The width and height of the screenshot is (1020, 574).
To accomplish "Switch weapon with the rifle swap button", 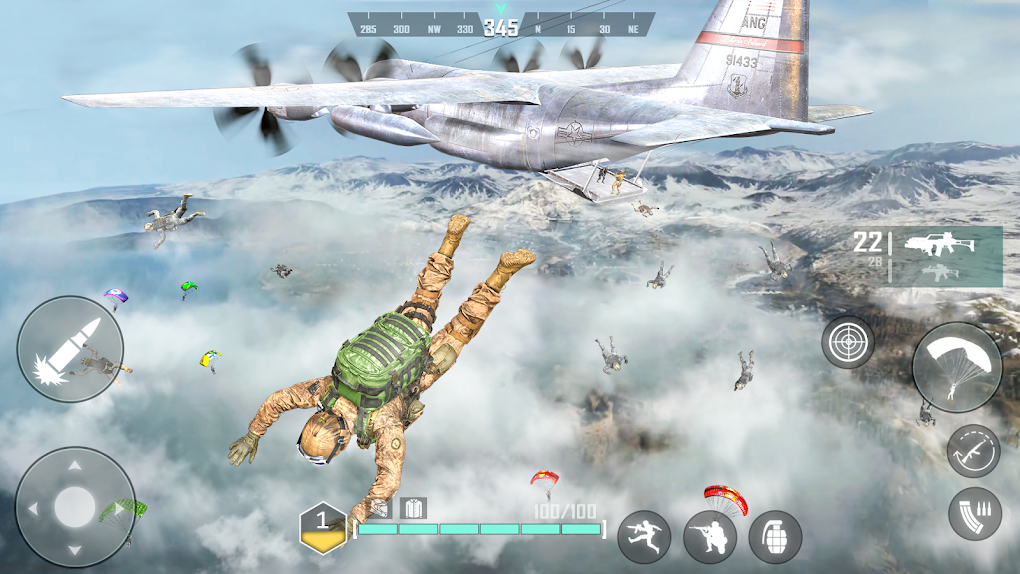I will click(973, 450).
